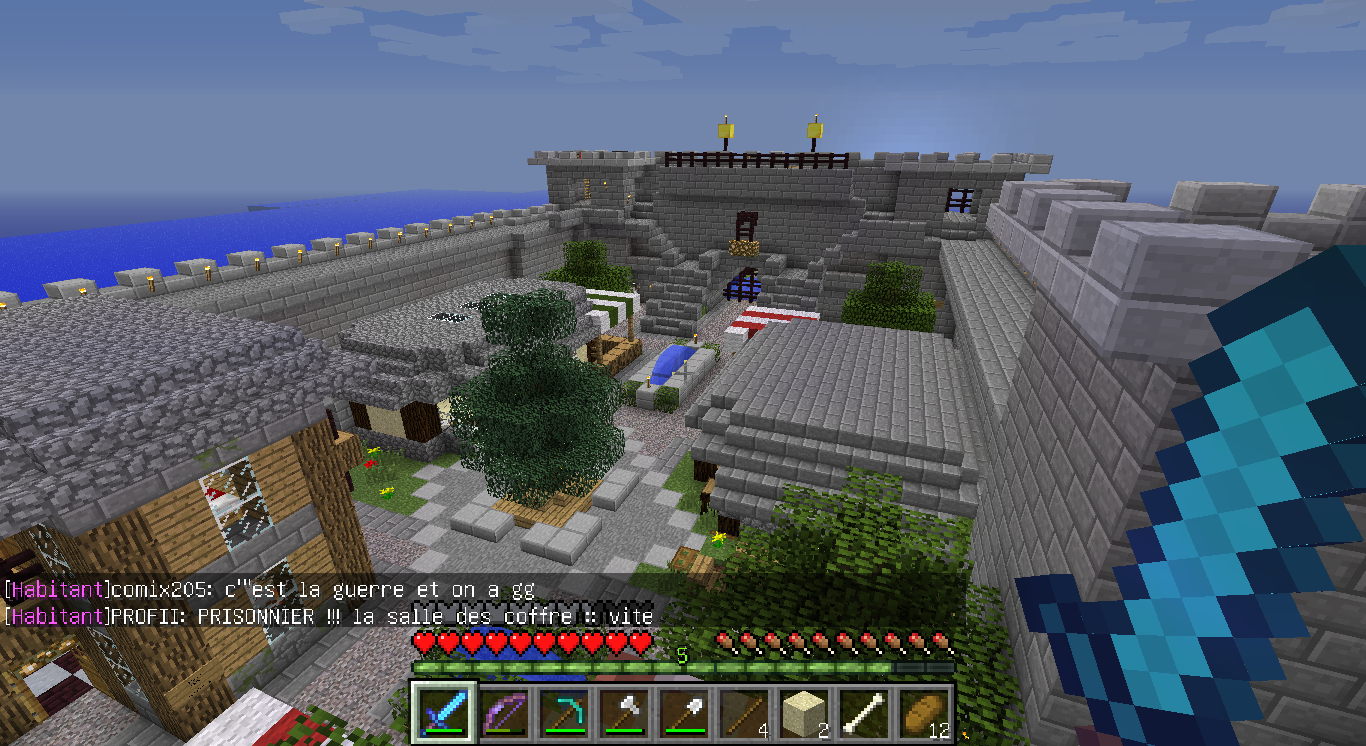Click comix205's chat message
This screenshot has height=746, width=1366.
270,590
